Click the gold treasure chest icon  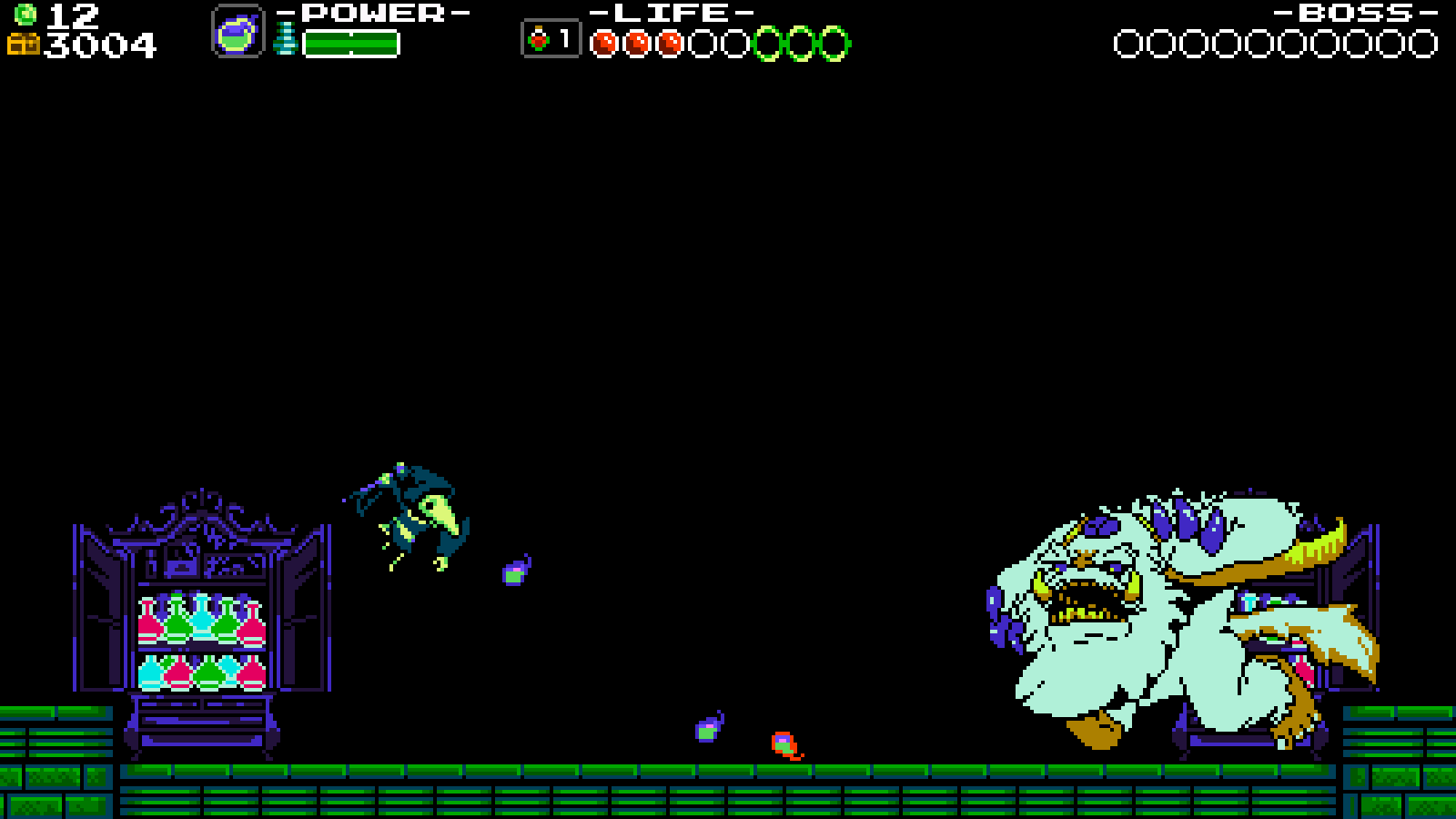coord(25,43)
